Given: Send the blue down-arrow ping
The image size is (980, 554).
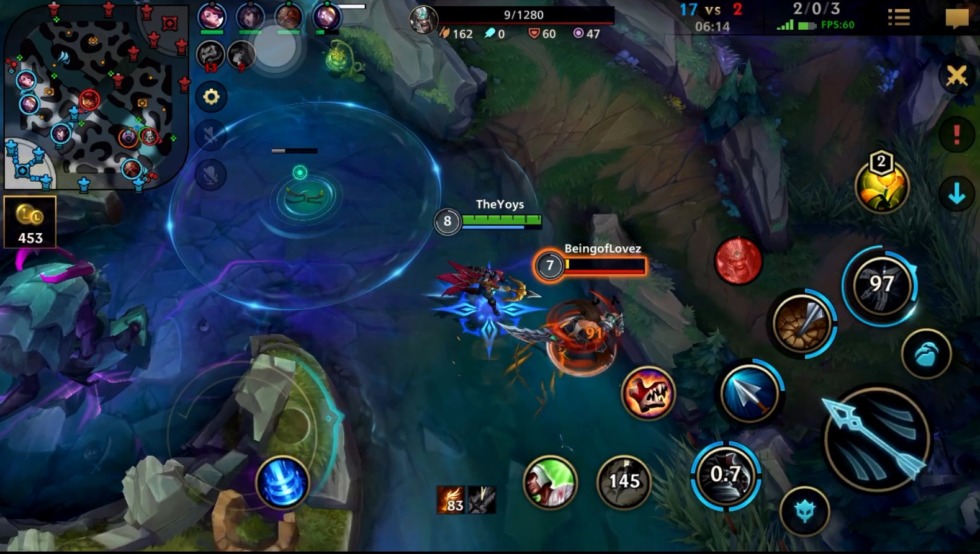Looking at the screenshot, I should pos(956,193).
